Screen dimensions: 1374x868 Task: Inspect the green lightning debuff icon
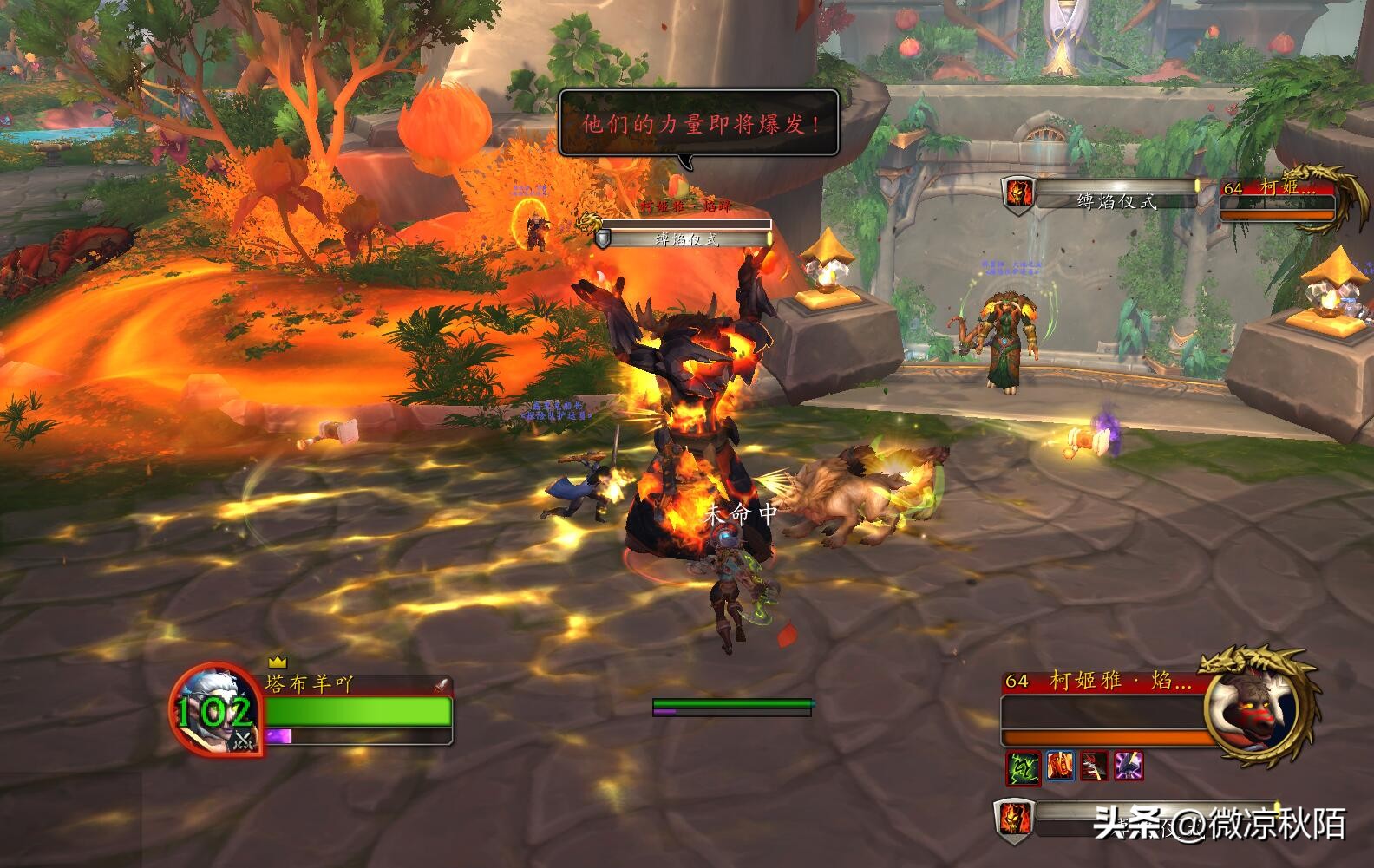coord(1022,767)
